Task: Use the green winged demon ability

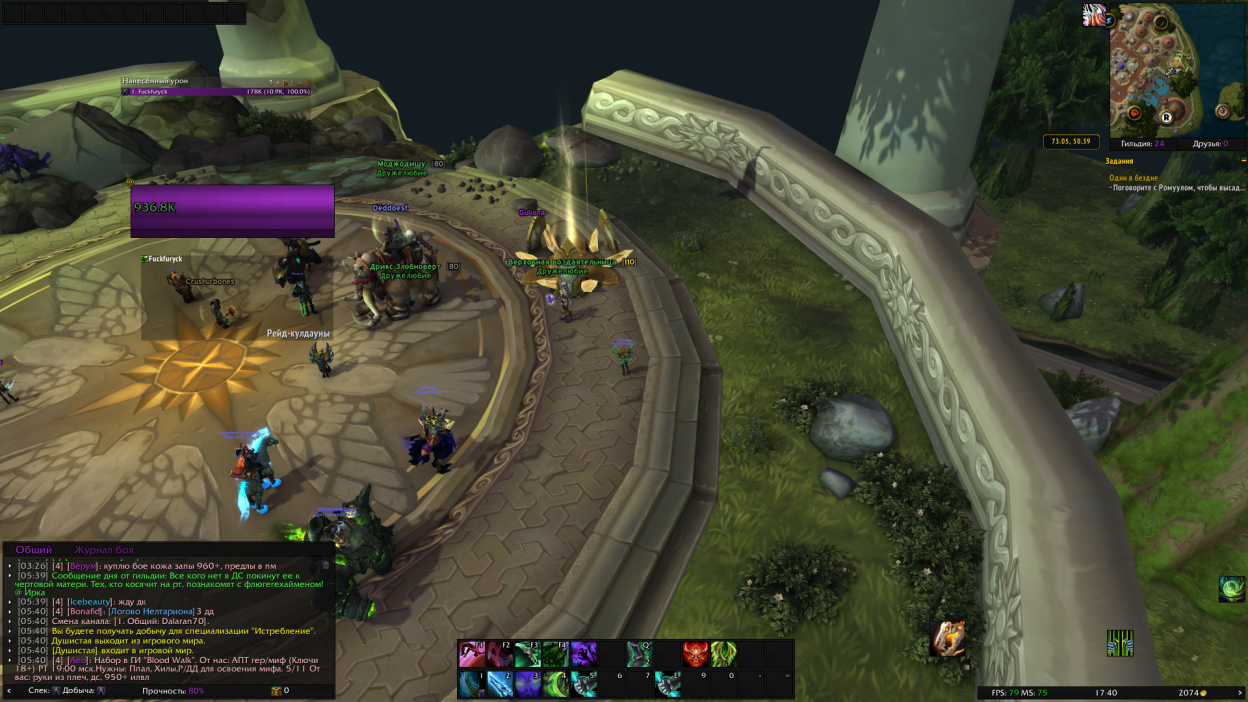Action: click(x=723, y=655)
